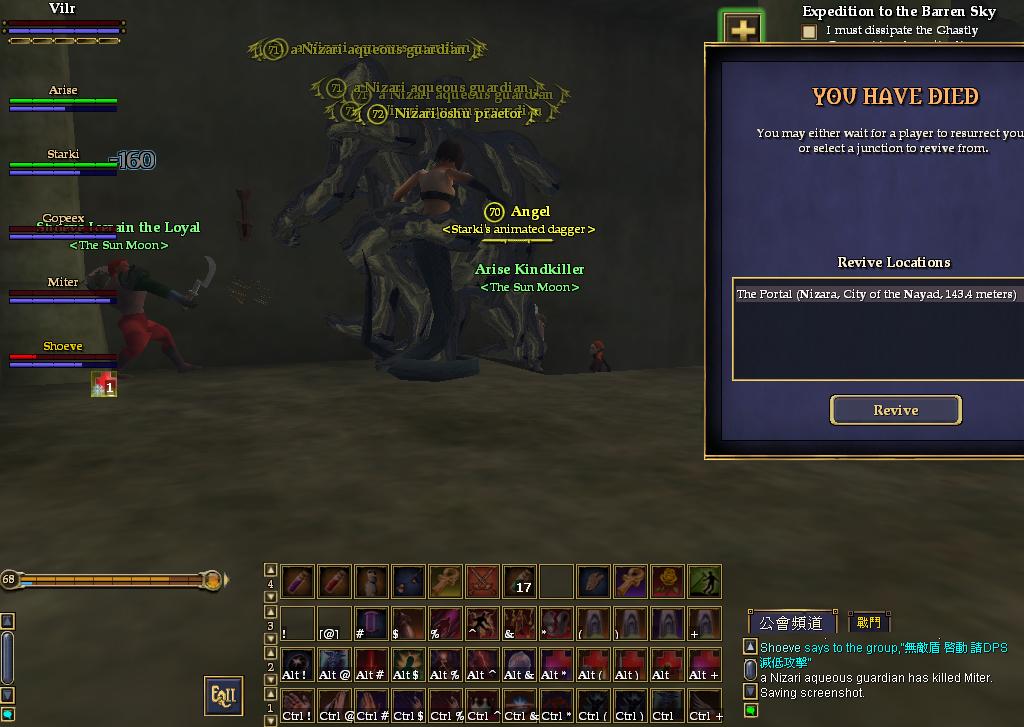
Task: Open the EQII main menu button
Action: tap(224, 696)
